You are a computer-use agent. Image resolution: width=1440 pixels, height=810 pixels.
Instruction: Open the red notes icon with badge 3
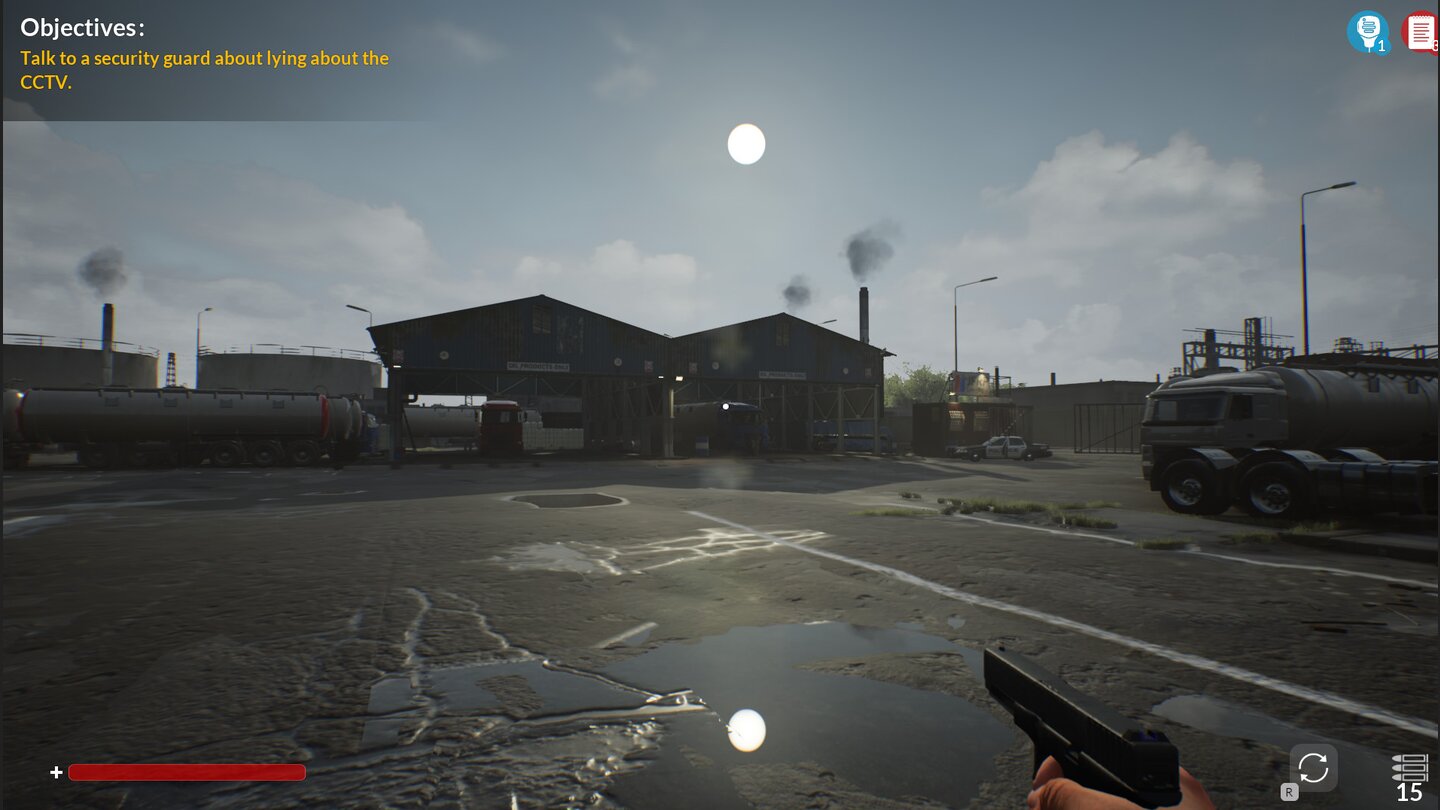tap(1421, 29)
